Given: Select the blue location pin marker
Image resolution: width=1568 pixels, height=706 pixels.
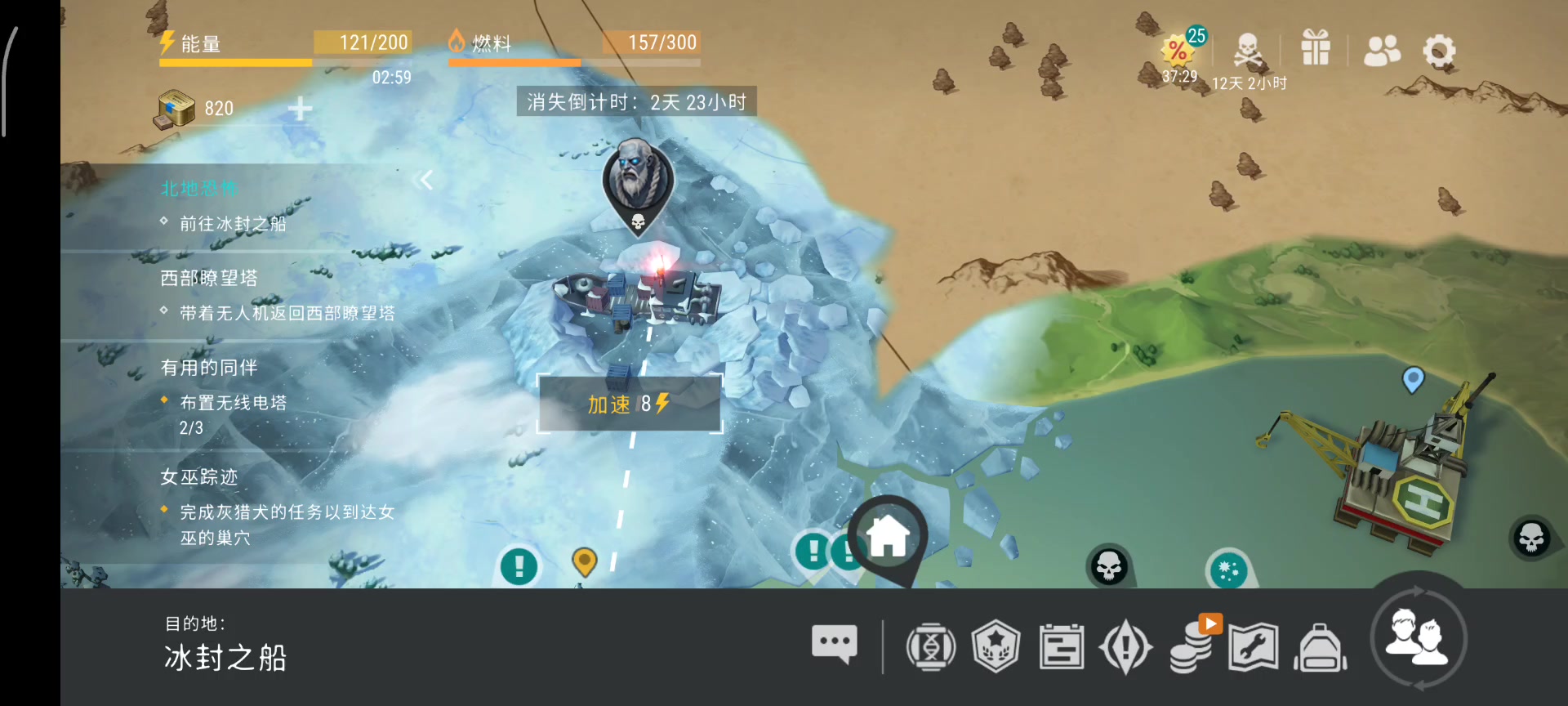Looking at the screenshot, I should (1413, 379).
